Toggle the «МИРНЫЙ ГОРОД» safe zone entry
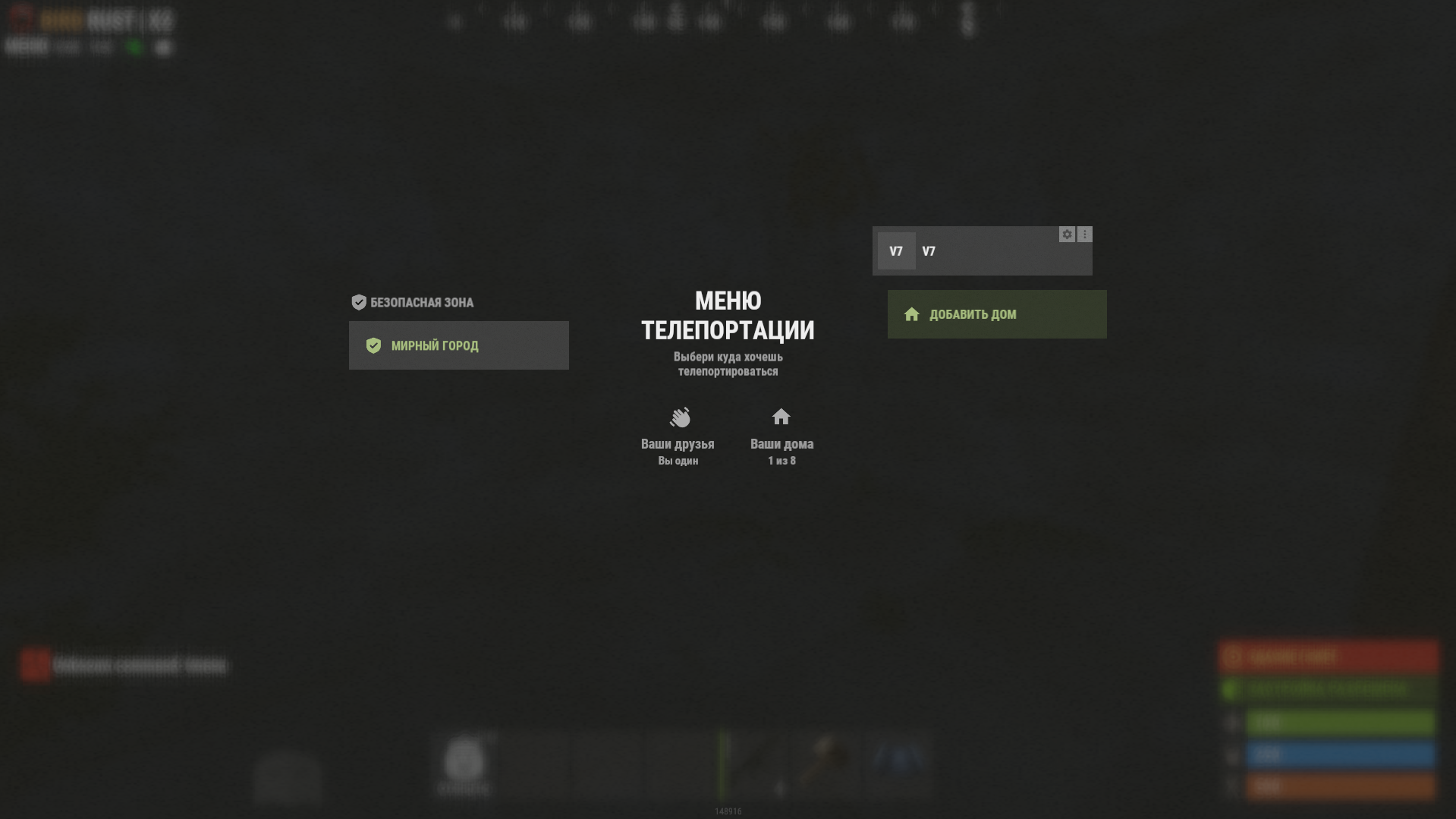 click(x=458, y=345)
